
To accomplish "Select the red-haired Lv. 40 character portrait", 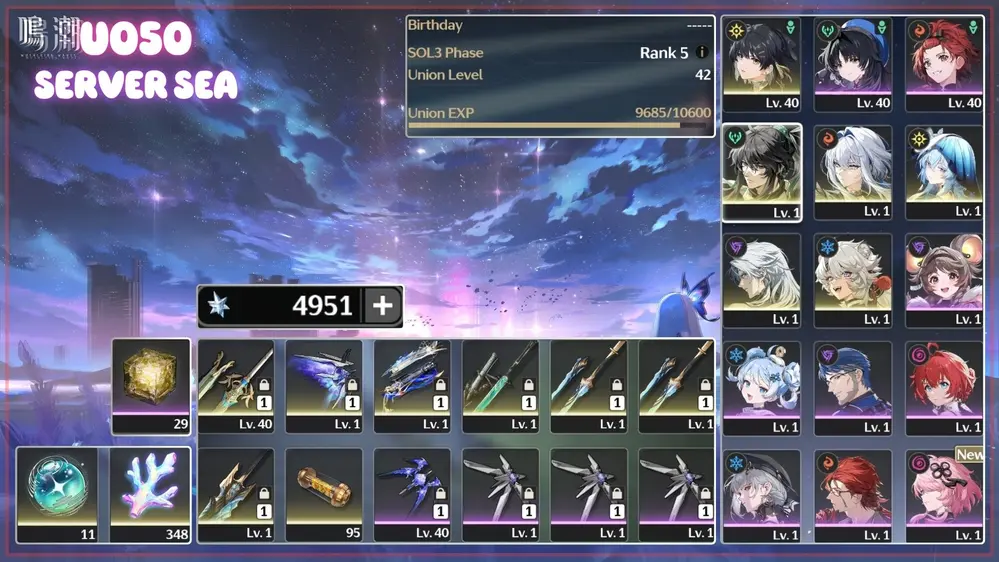I will pyautogui.click(x=944, y=62).
